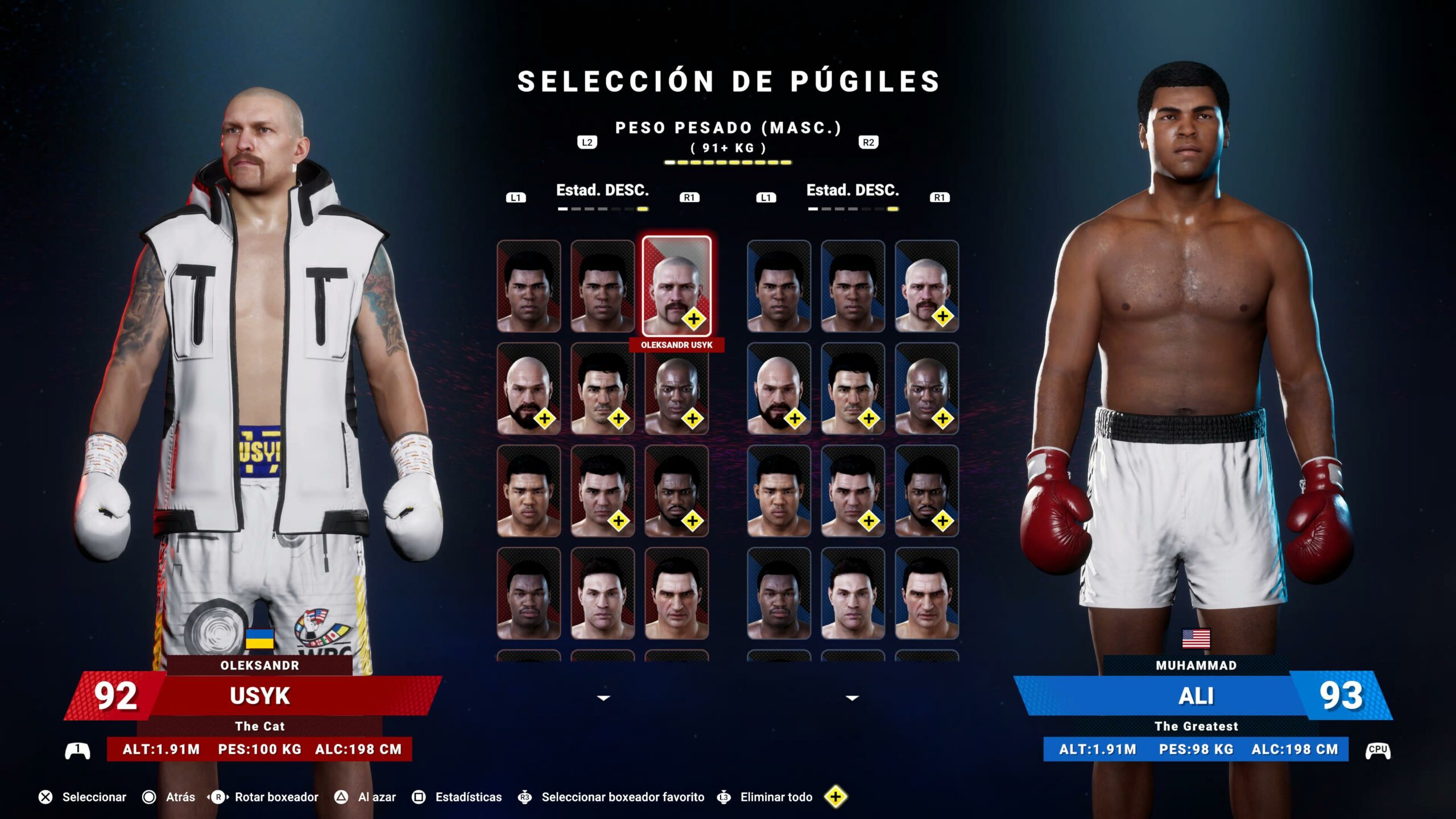The height and width of the screenshot is (819, 1456).
Task: Select bald clean-shaven dark-skinned boxer in blue grid
Action: pos(926,388)
